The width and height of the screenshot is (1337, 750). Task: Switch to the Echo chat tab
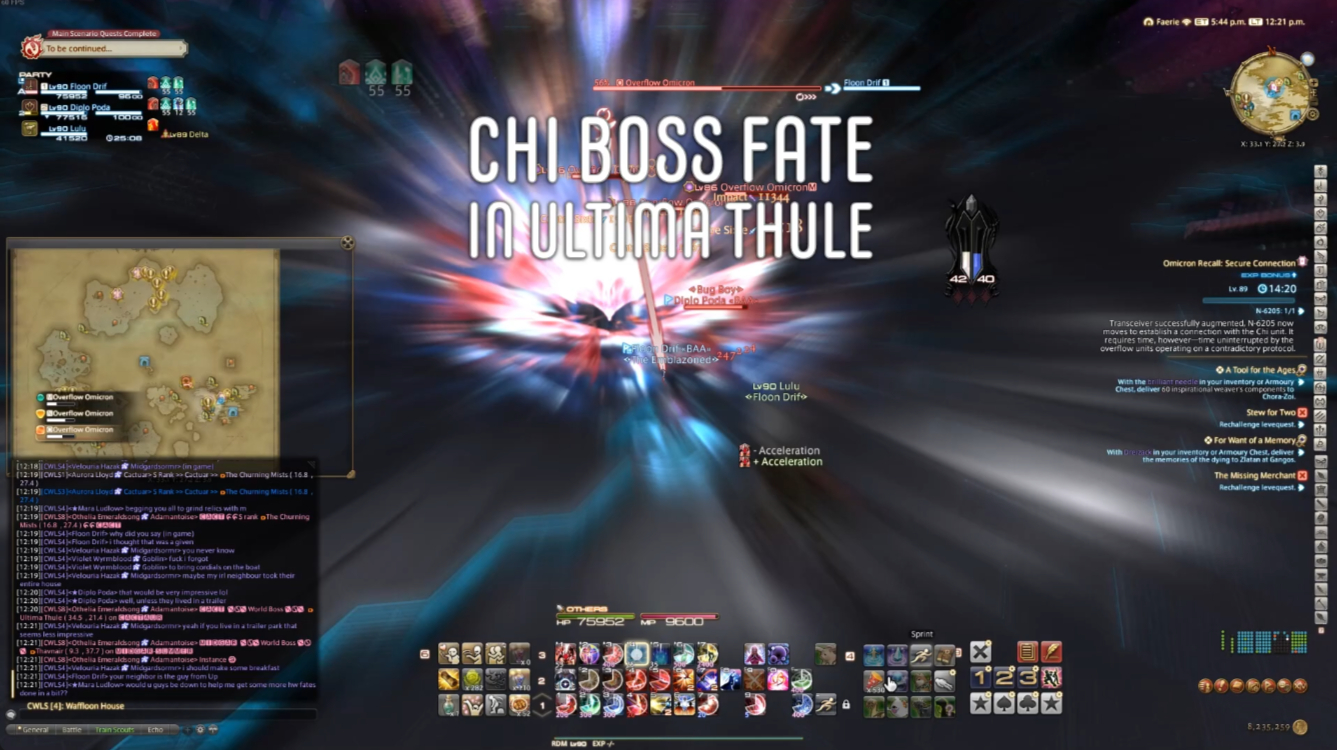[x=156, y=730]
